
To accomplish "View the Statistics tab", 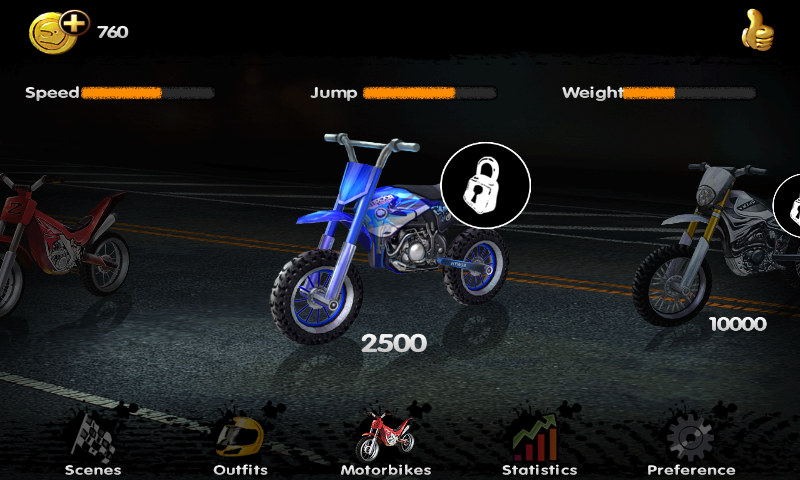I will point(539,445).
